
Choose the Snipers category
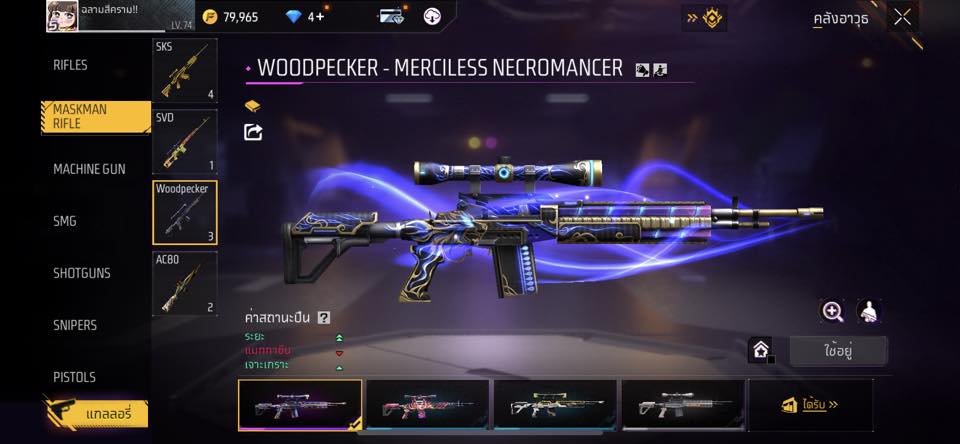75,325
